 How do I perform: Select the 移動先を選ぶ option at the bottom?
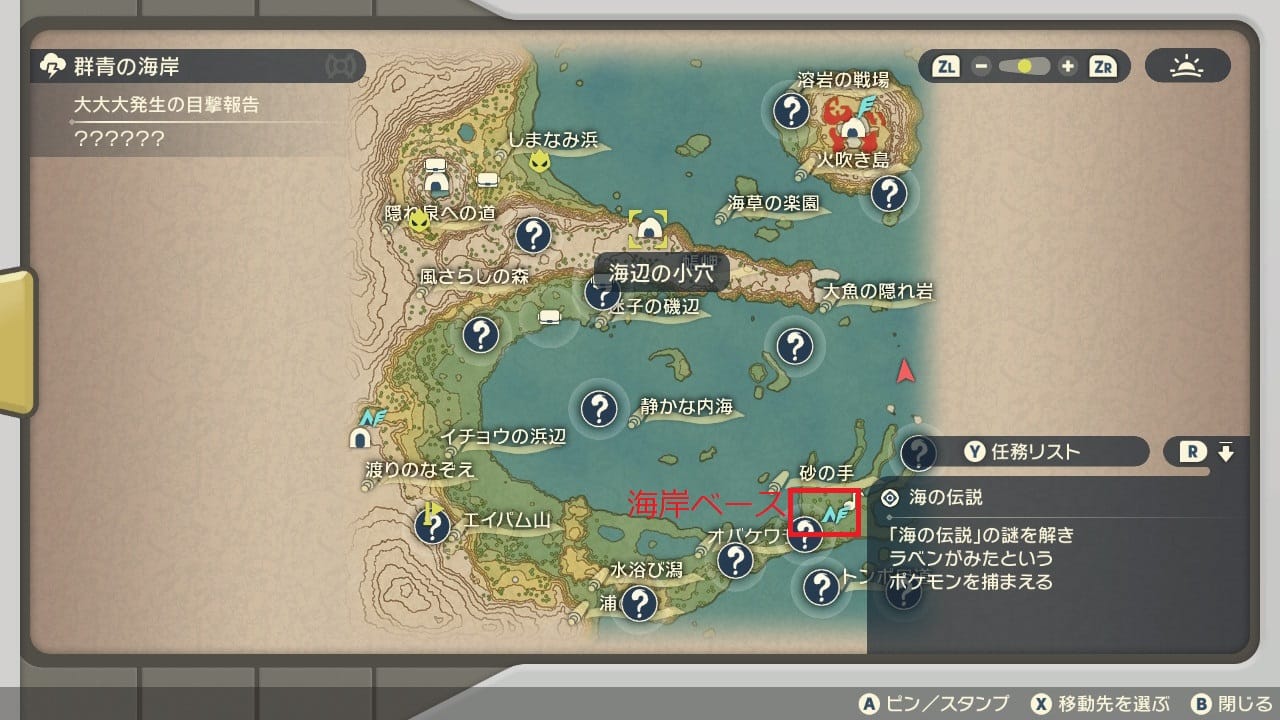click(x=1106, y=702)
